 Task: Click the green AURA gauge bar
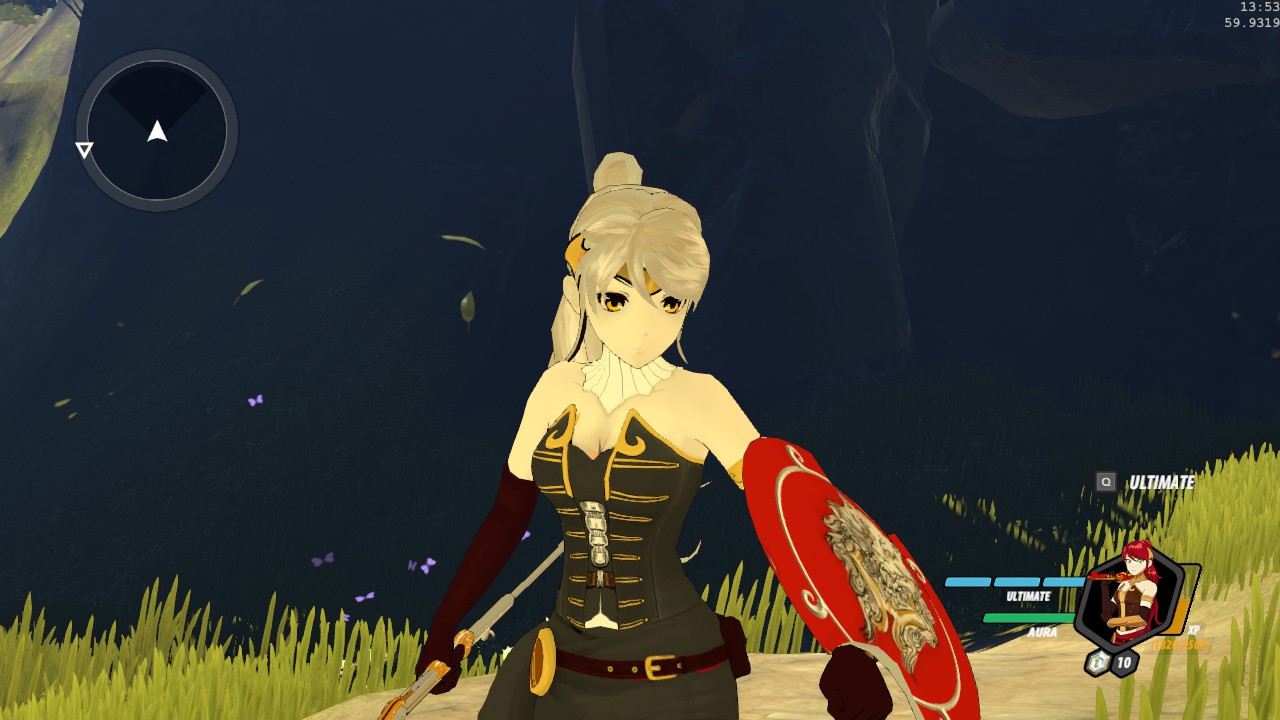[1027, 617]
